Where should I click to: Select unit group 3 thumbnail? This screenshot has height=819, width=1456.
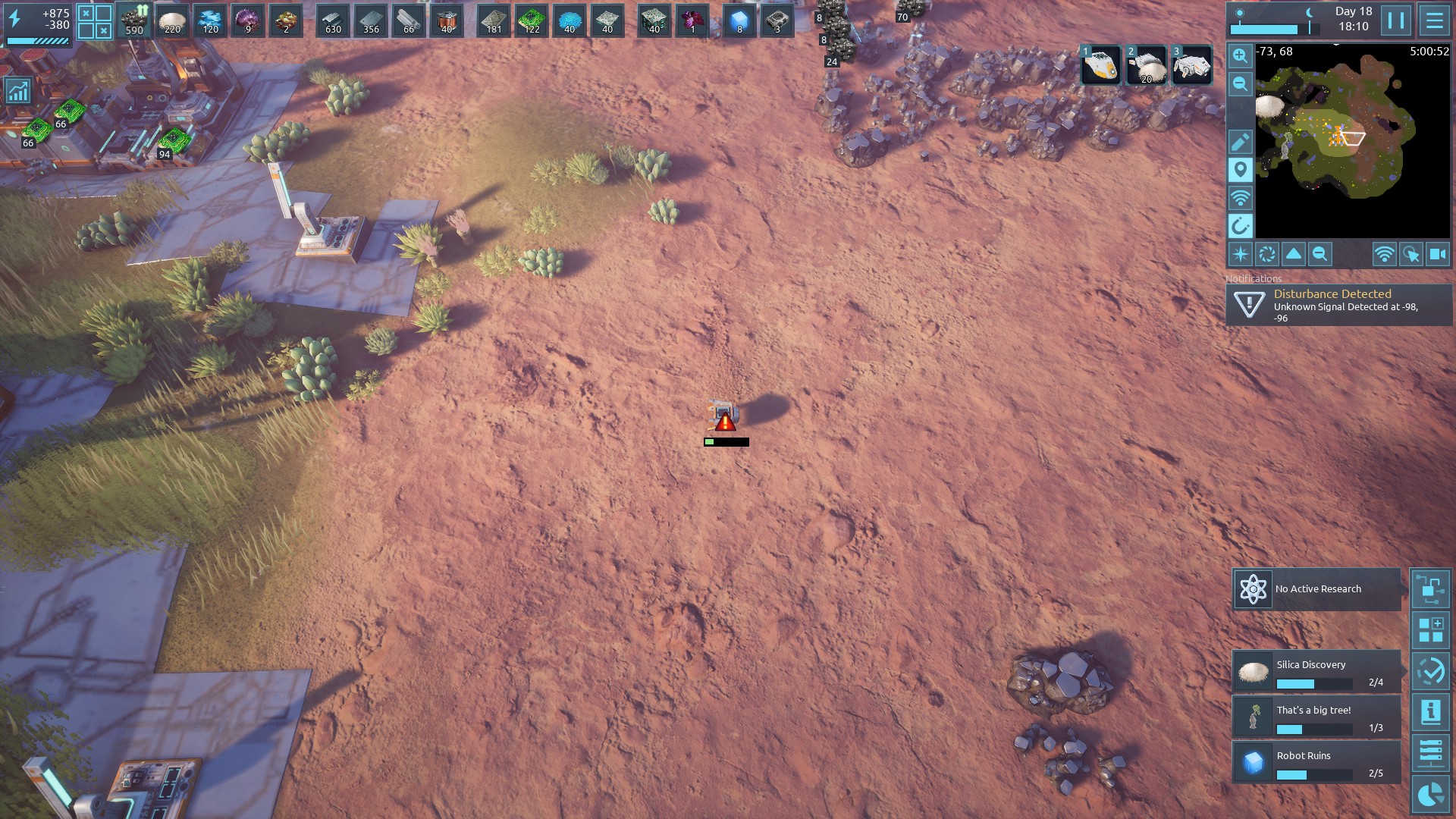tap(1191, 65)
